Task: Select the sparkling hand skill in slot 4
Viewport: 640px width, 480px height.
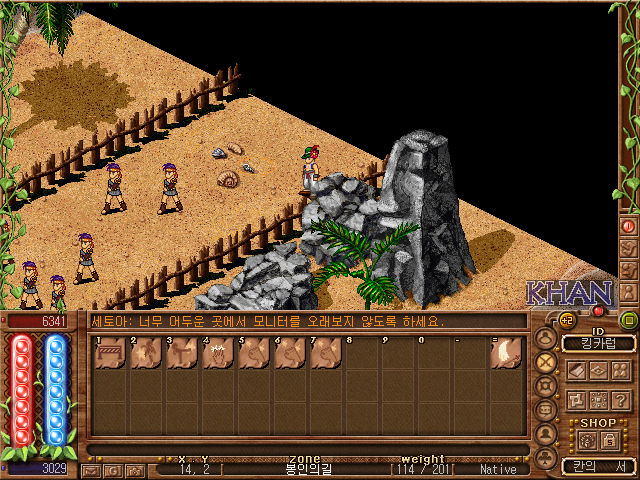Action: [x=218, y=353]
